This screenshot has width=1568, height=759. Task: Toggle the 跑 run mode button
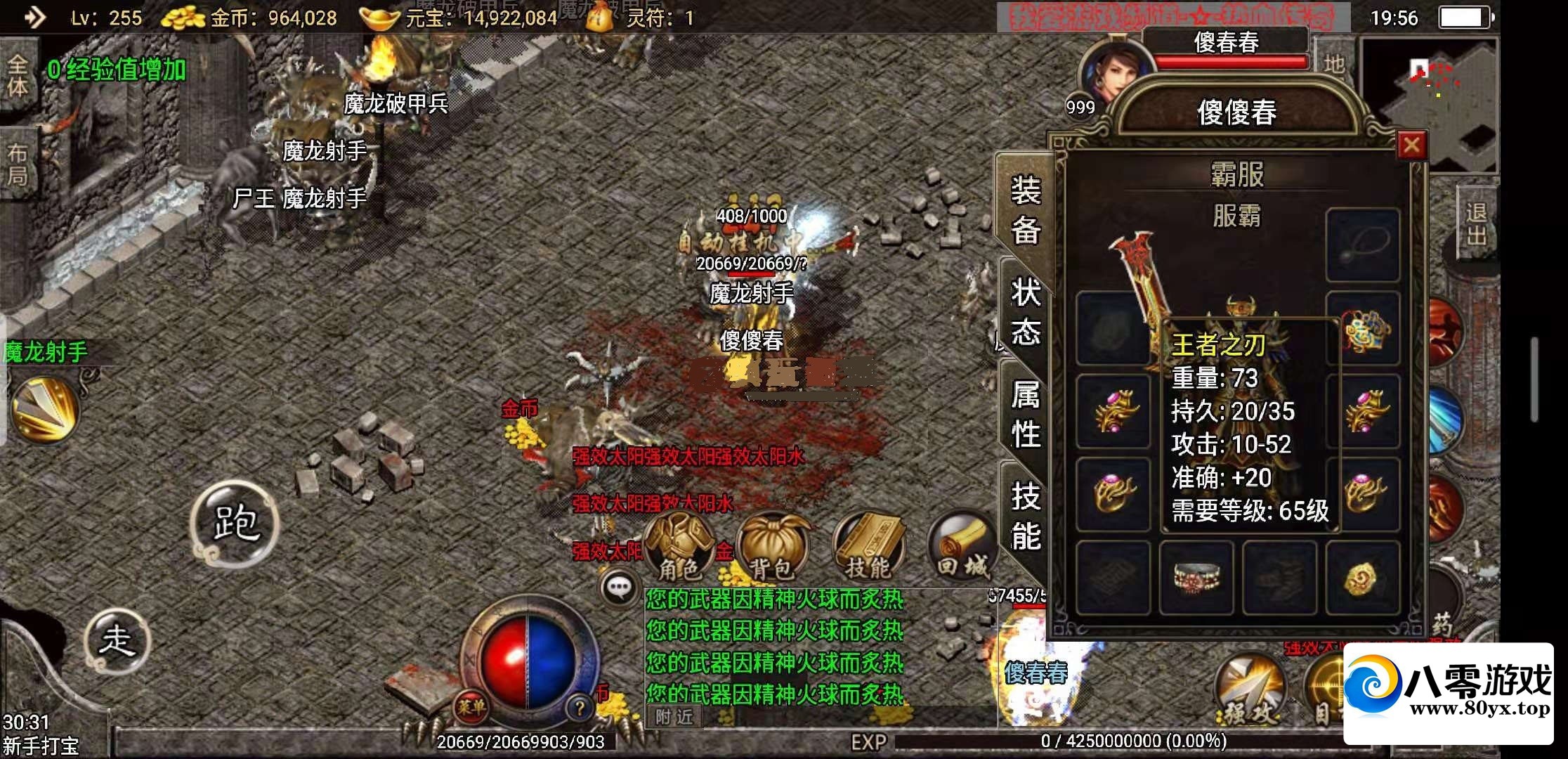pos(235,522)
